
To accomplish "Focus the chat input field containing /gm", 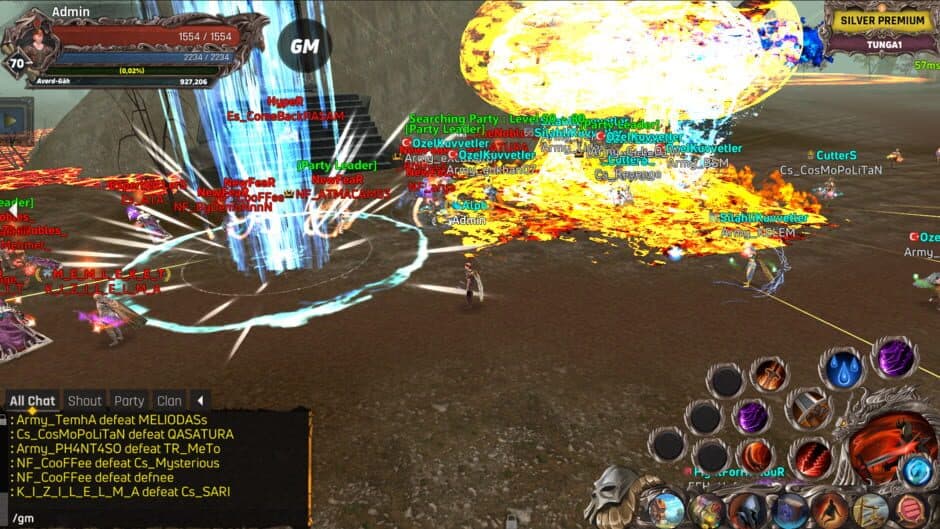I will [150, 518].
